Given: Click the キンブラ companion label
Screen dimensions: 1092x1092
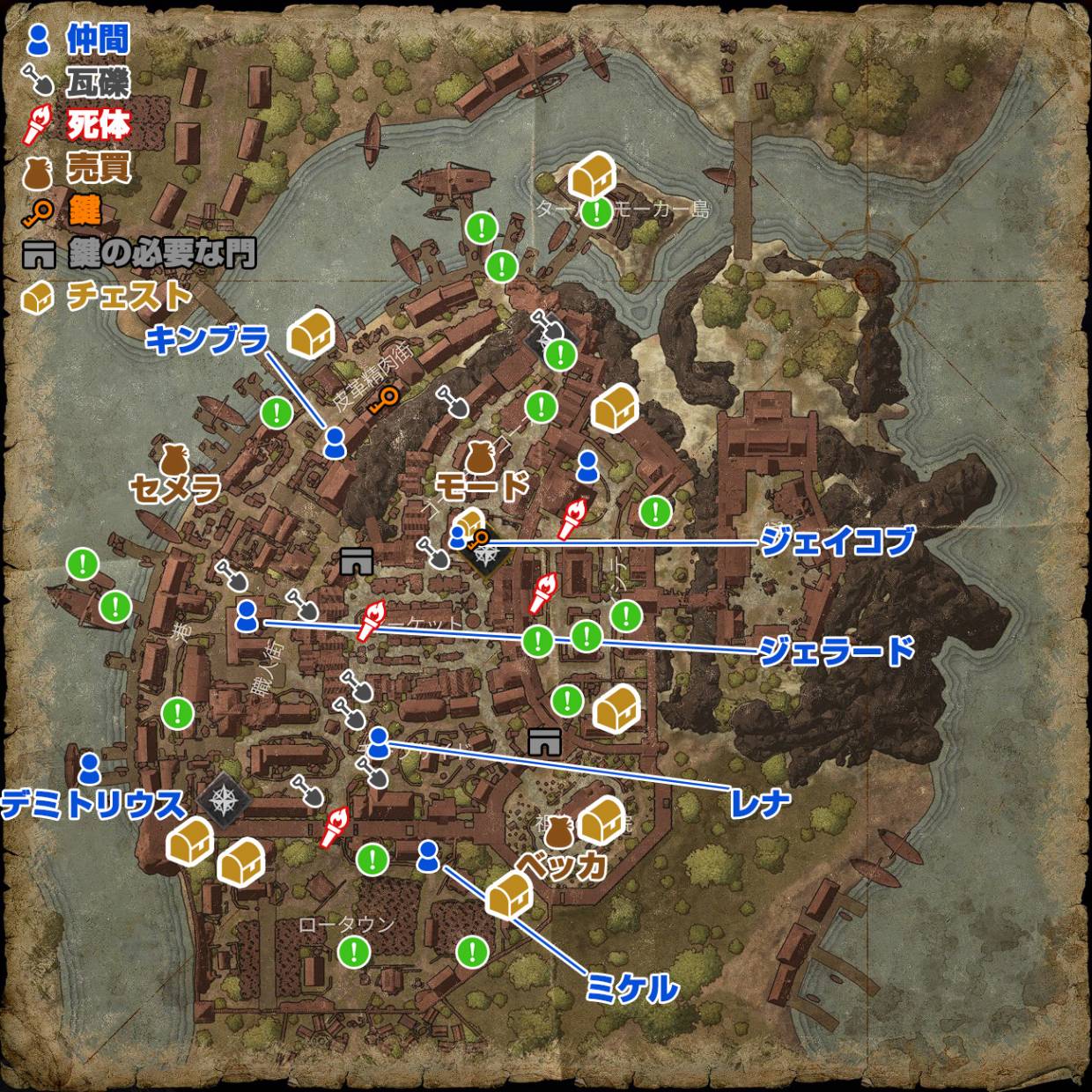Looking at the screenshot, I should [206, 339].
